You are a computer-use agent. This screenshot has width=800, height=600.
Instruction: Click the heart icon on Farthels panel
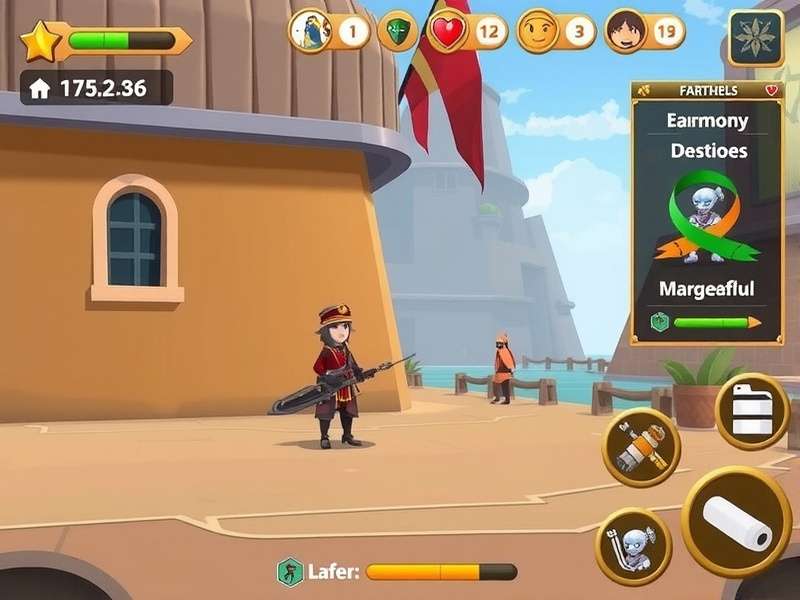click(771, 91)
